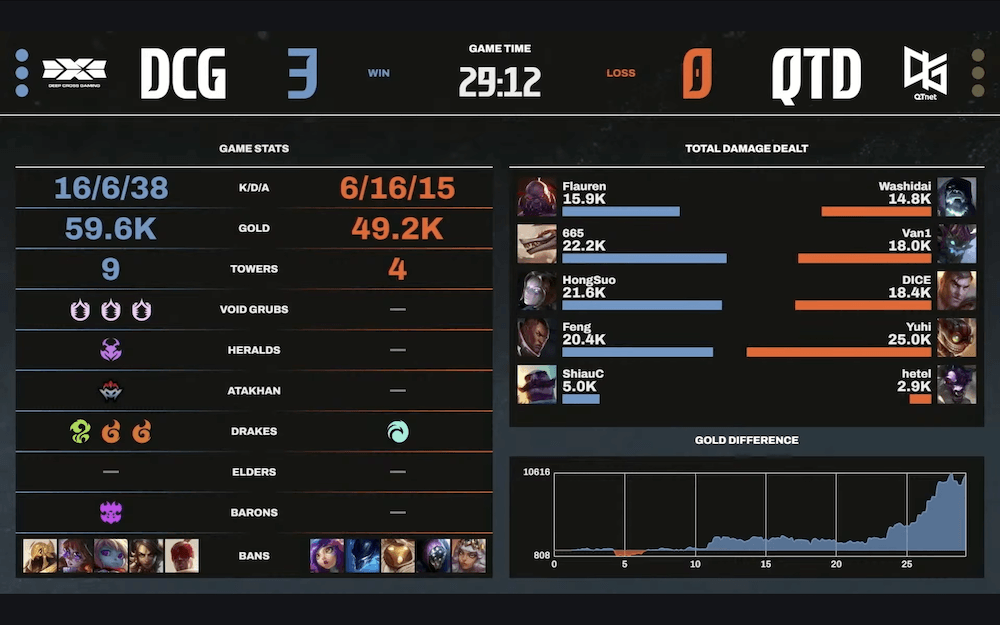
Task: Choose HongSuo's champion portrait
Action: pyautogui.click(x=537, y=290)
